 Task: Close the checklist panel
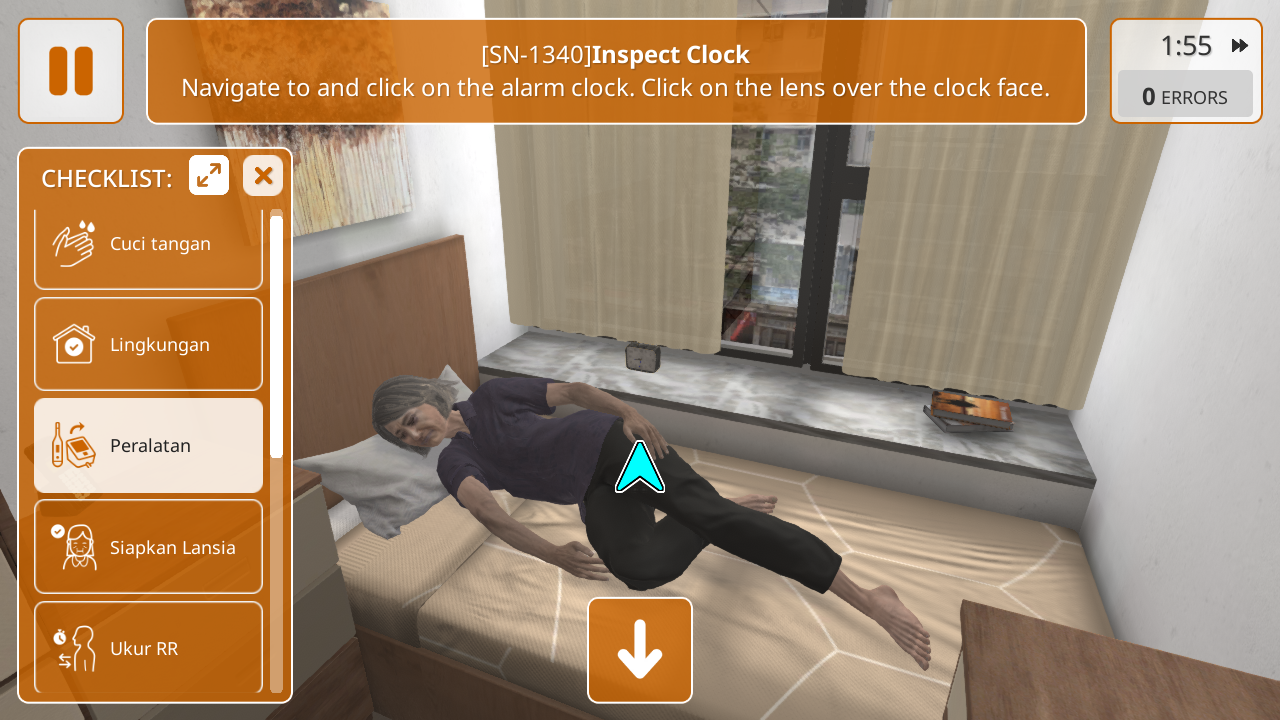tap(263, 176)
